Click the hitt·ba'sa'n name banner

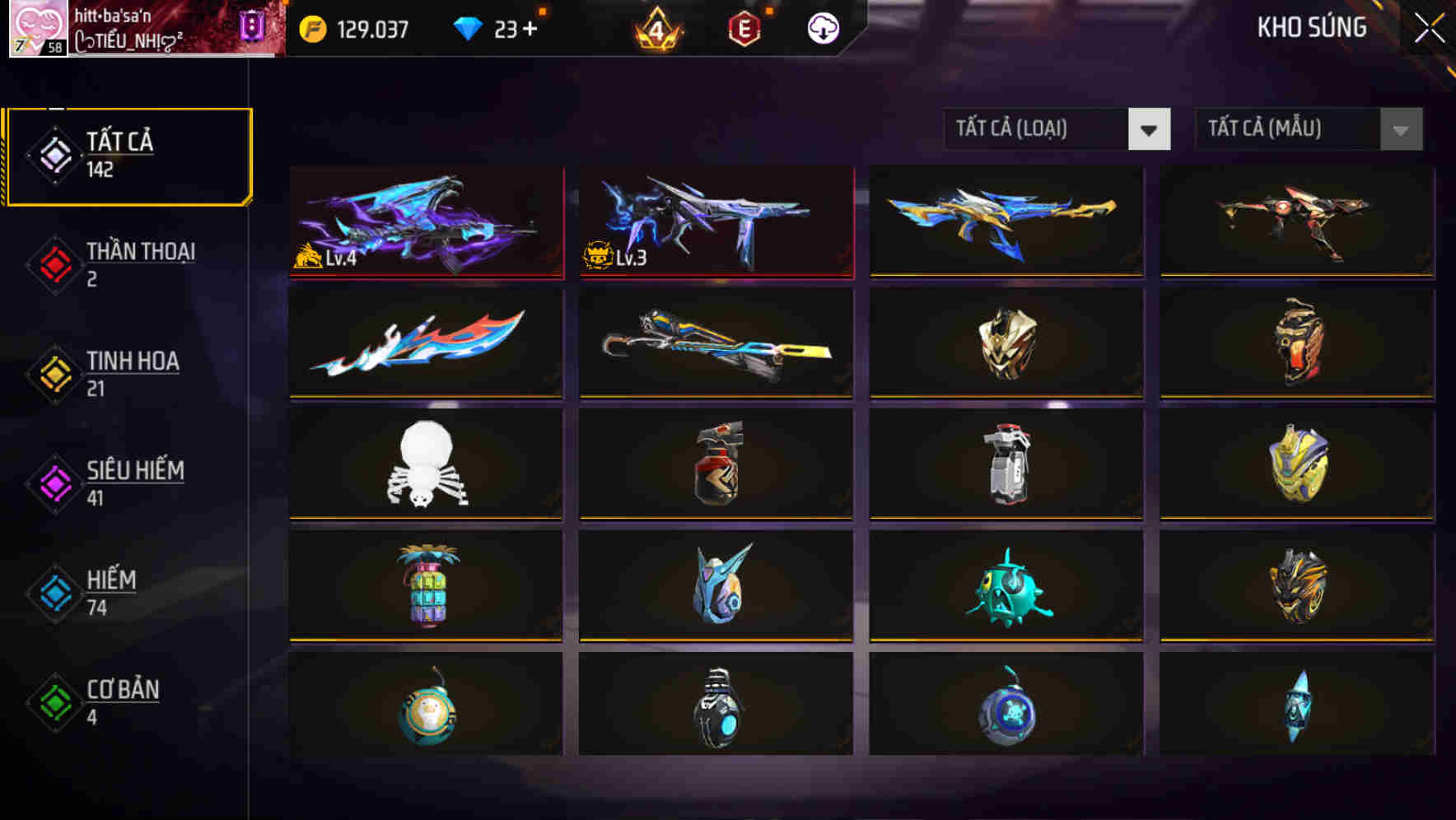point(111,14)
